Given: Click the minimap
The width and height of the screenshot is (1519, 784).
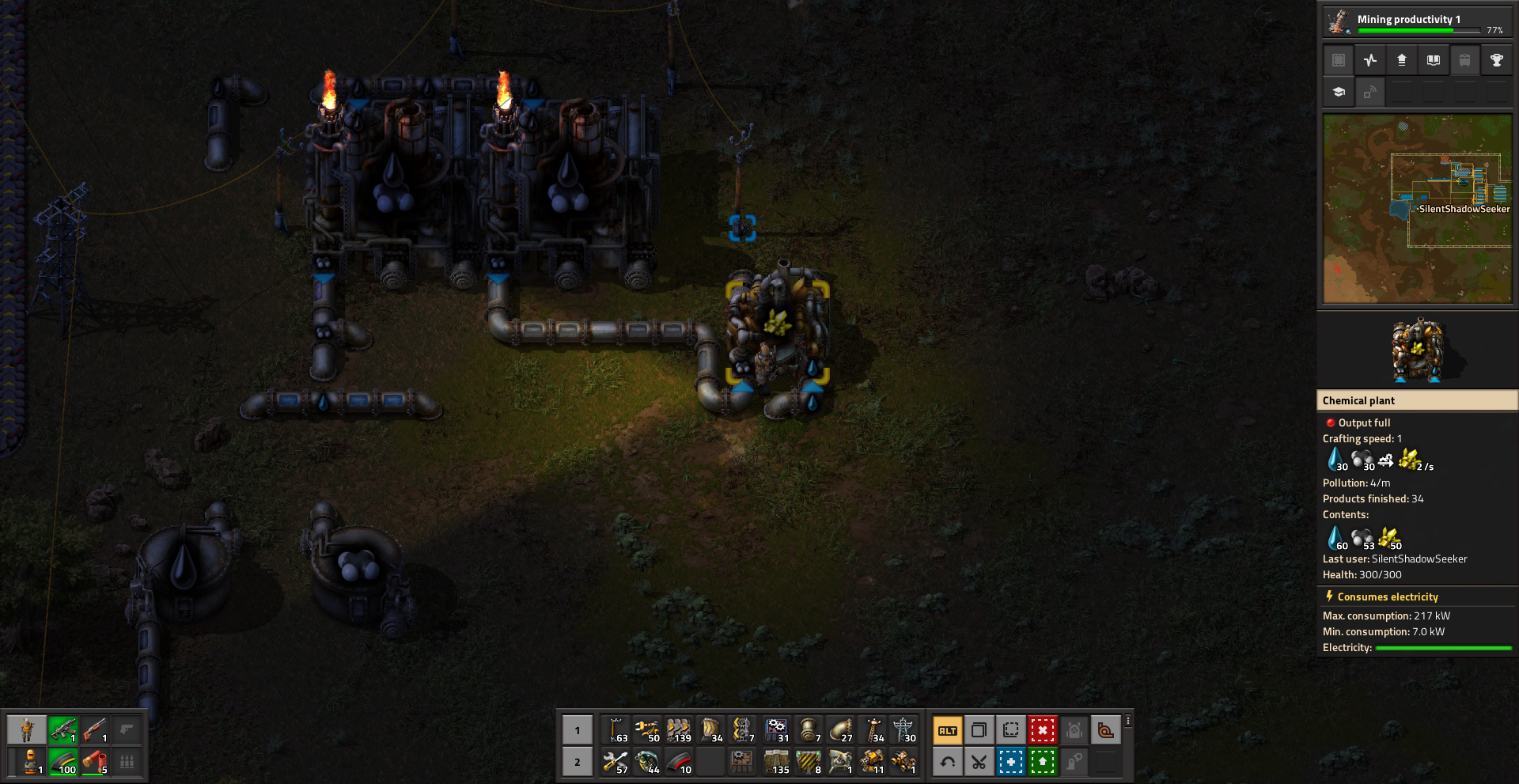Looking at the screenshot, I should pos(1417,209).
